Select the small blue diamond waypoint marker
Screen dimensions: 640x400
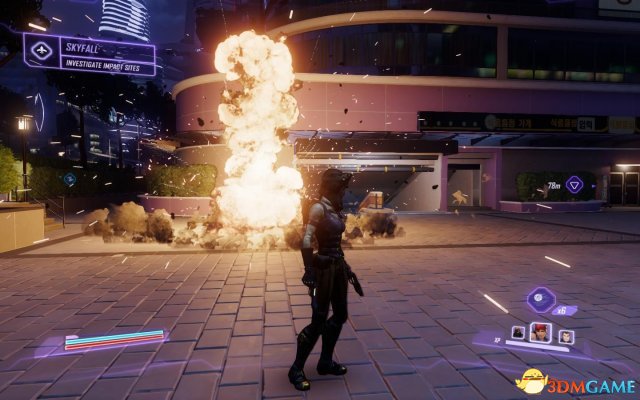(x=69, y=179)
